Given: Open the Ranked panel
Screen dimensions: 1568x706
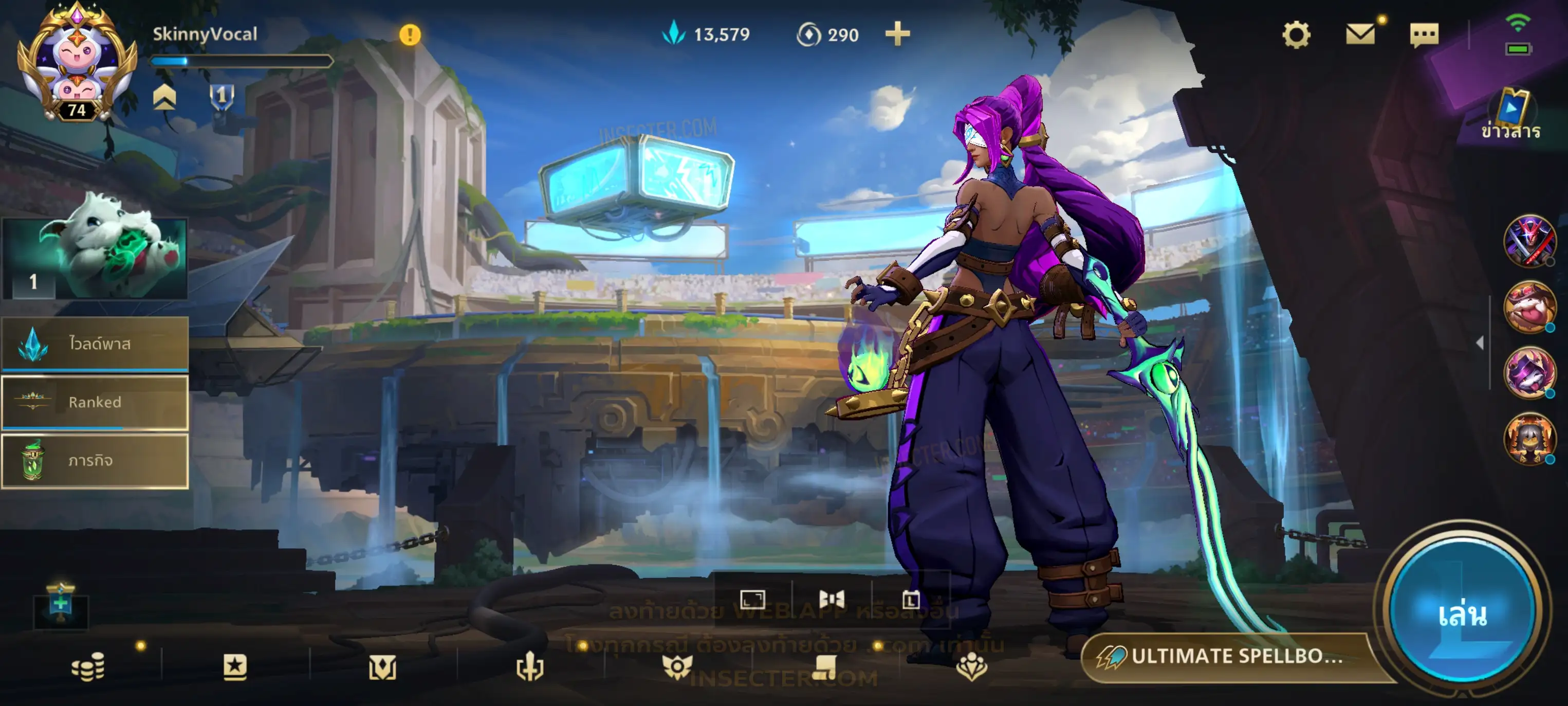Looking at the screenshot, I should click(x=95, y=402).
